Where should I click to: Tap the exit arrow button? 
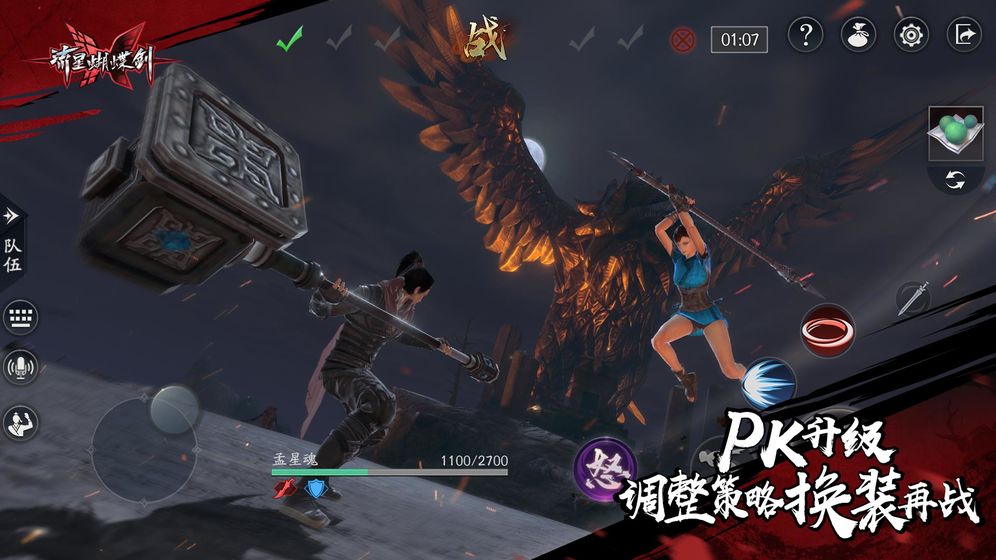[964, 35]
